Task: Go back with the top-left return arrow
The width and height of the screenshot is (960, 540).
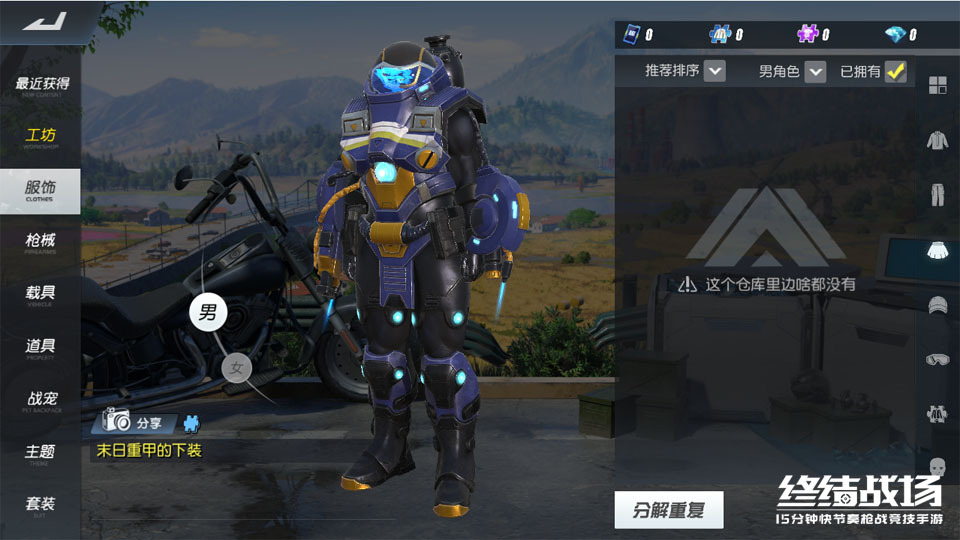Action: (43, 21)
